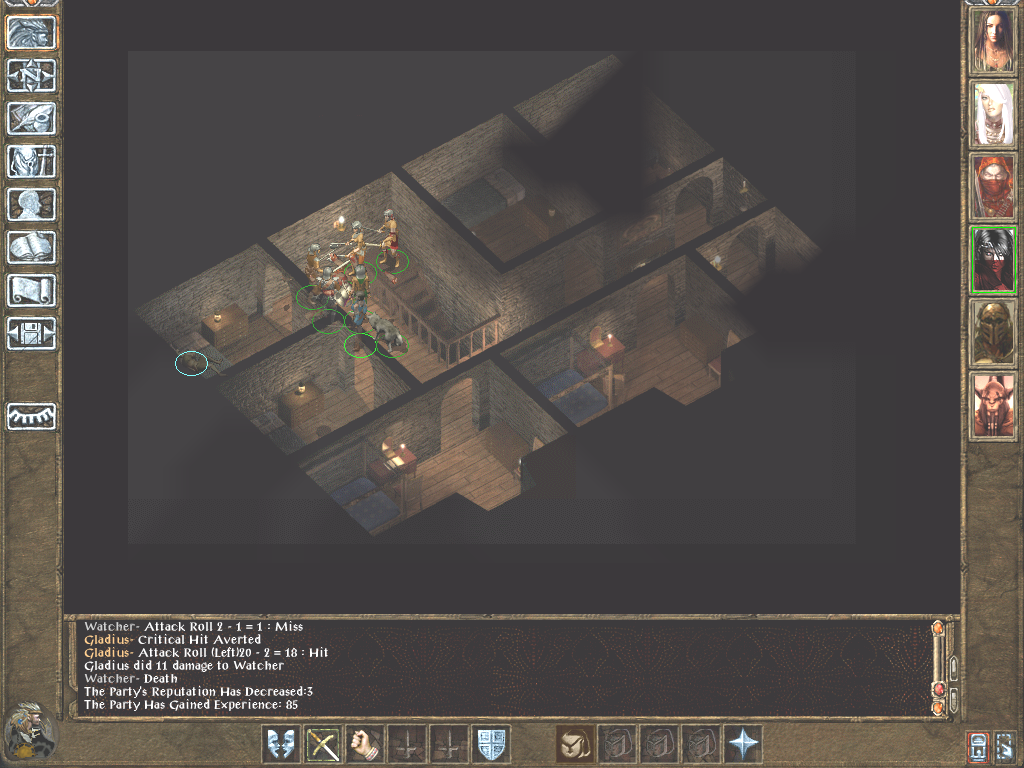
Task: Click the Return to Game button
Action: 32,33
